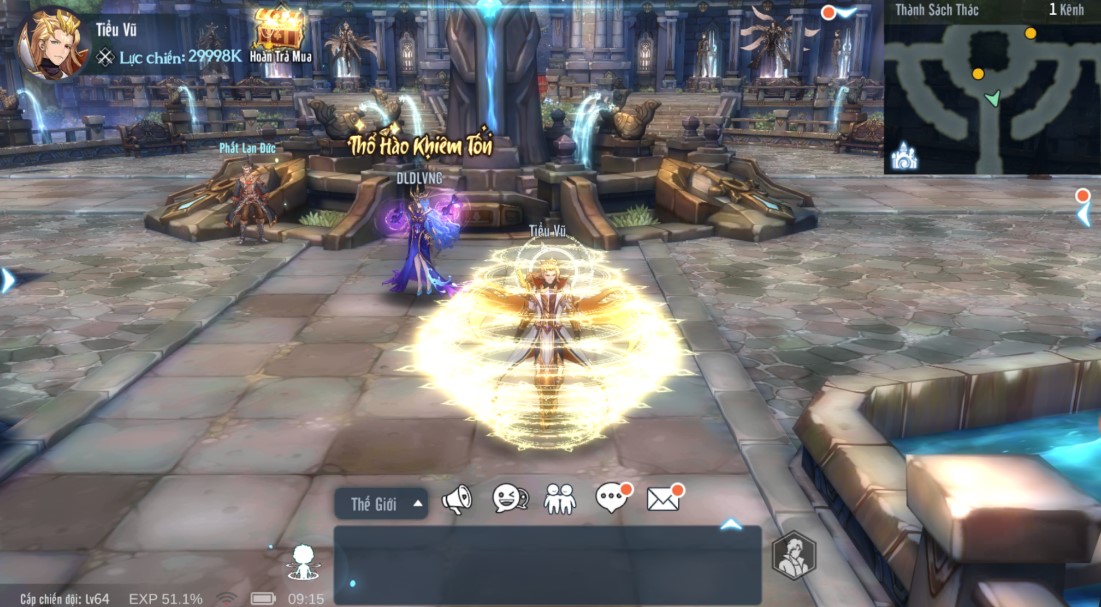
Task: Tap the castle icon on the minimap
Action: [904, 155]
